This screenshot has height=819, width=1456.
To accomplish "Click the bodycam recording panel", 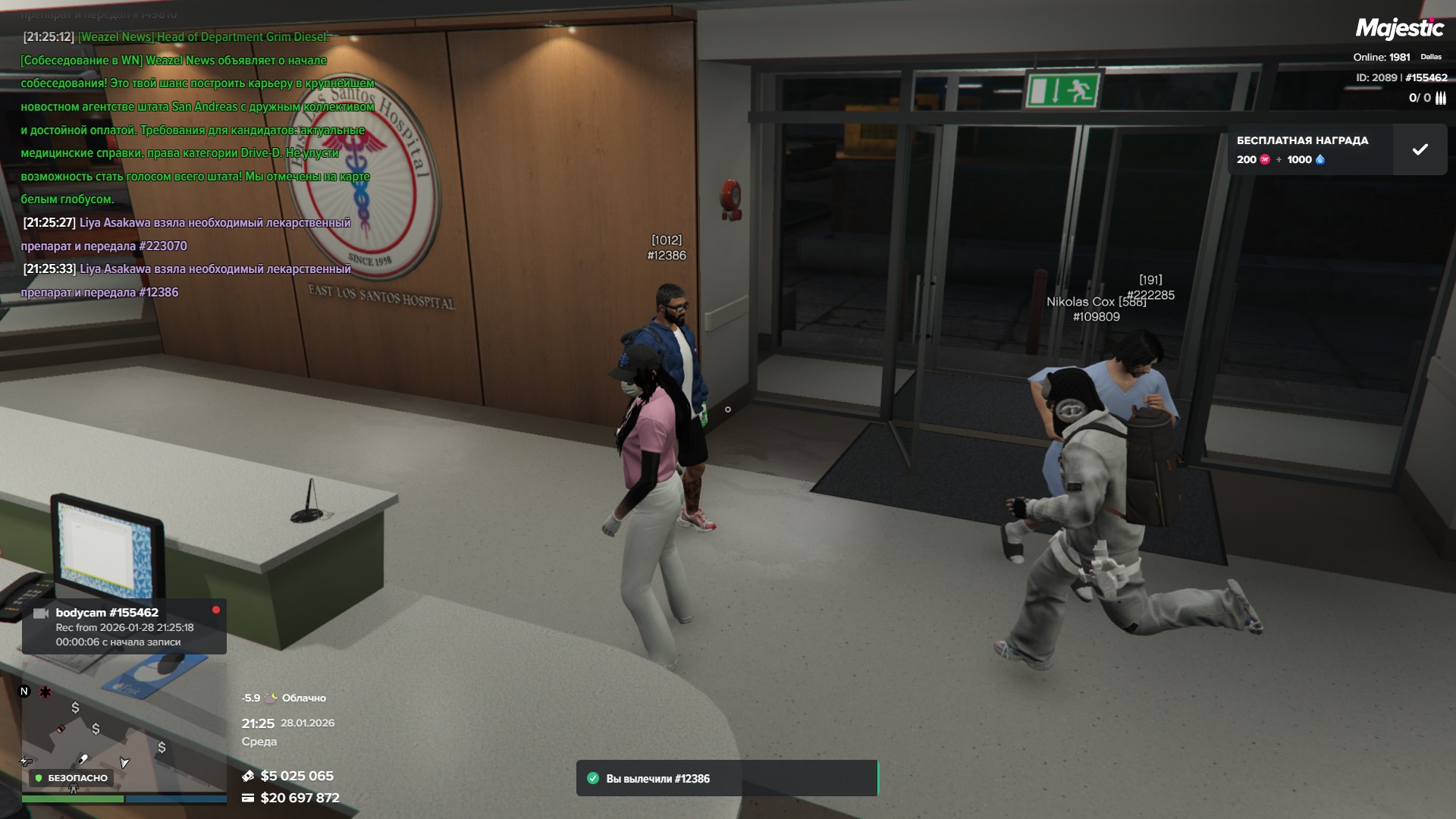I will click(124, 627).
